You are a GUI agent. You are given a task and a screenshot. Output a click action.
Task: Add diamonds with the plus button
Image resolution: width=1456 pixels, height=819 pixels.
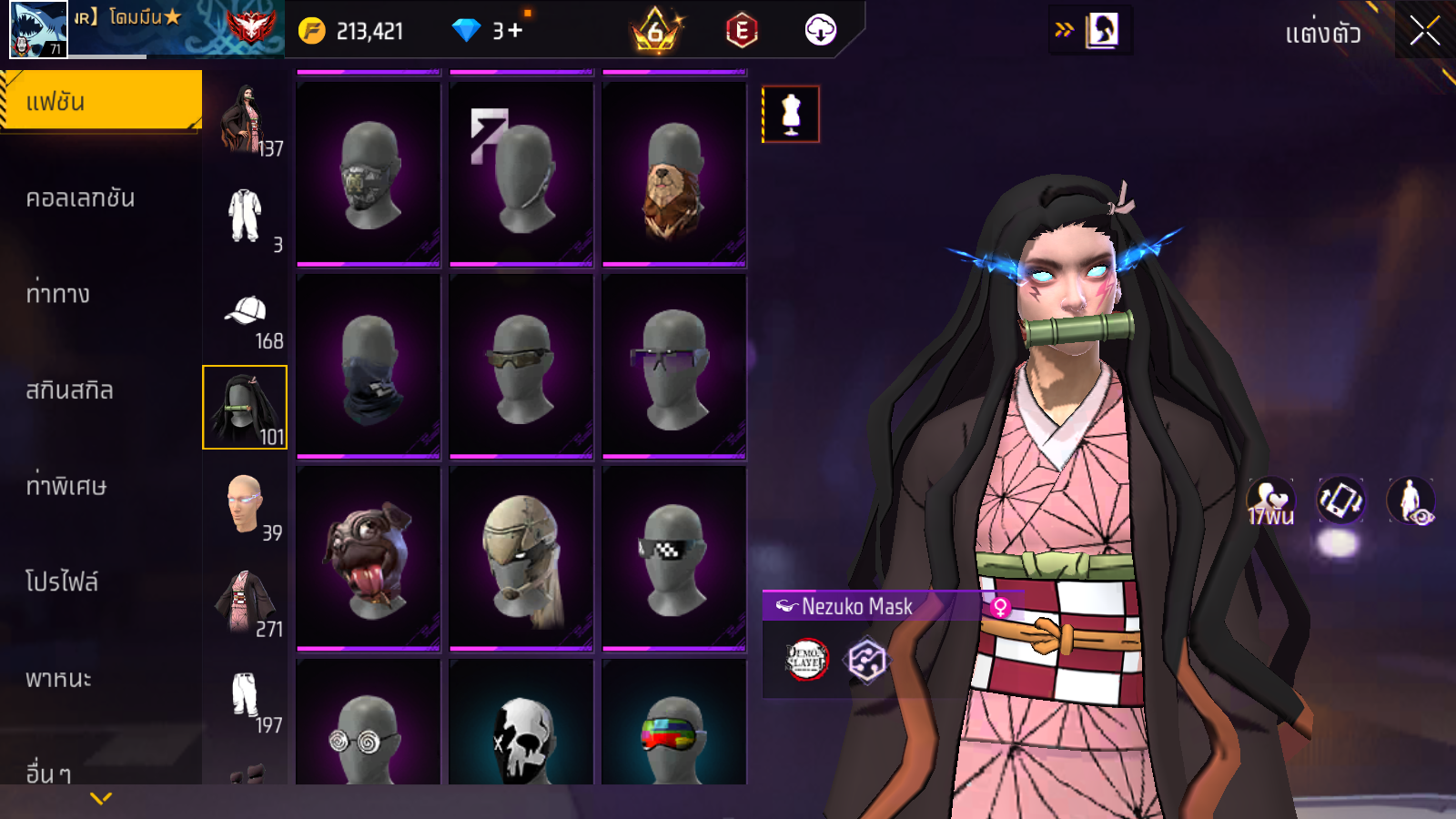(516, 31)
